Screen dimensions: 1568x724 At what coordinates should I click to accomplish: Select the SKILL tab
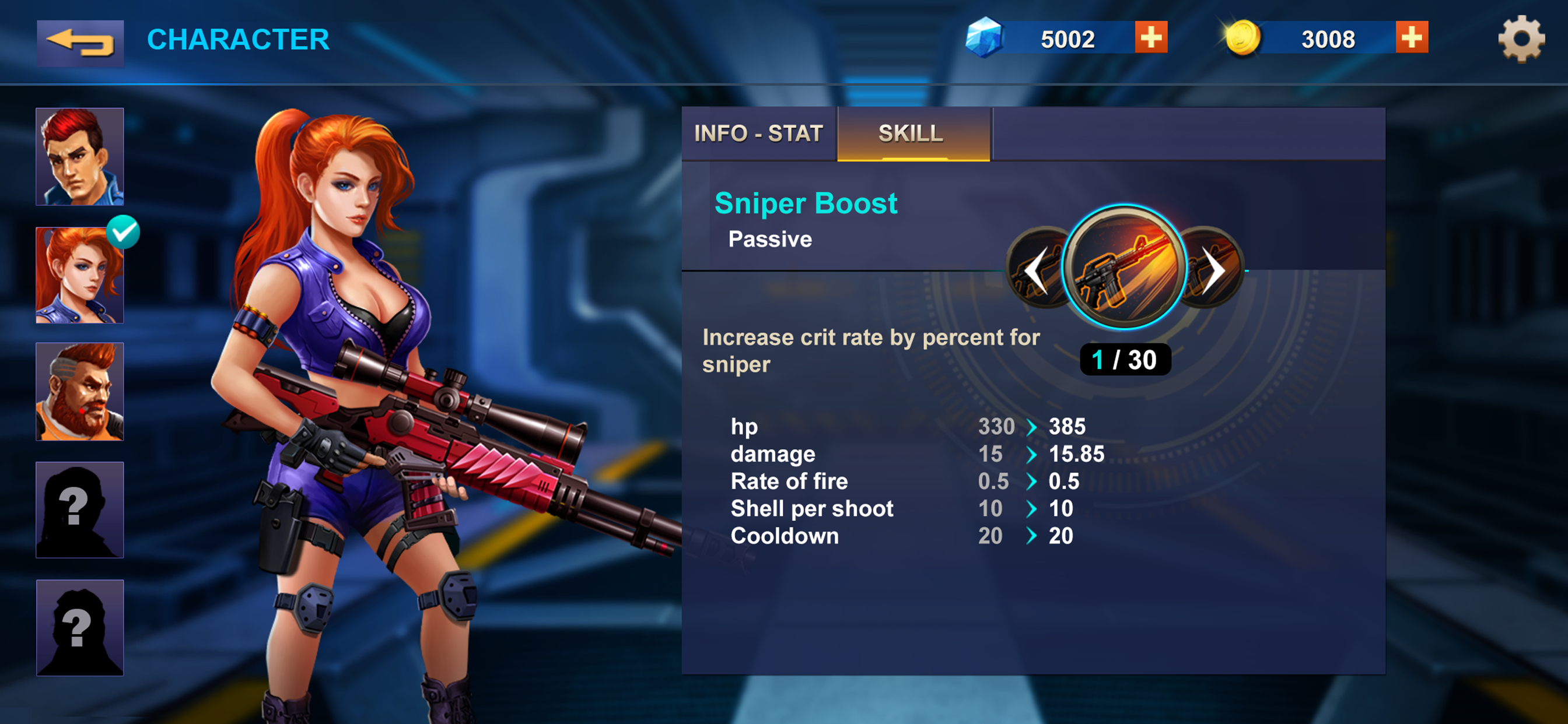click(911, 134)
